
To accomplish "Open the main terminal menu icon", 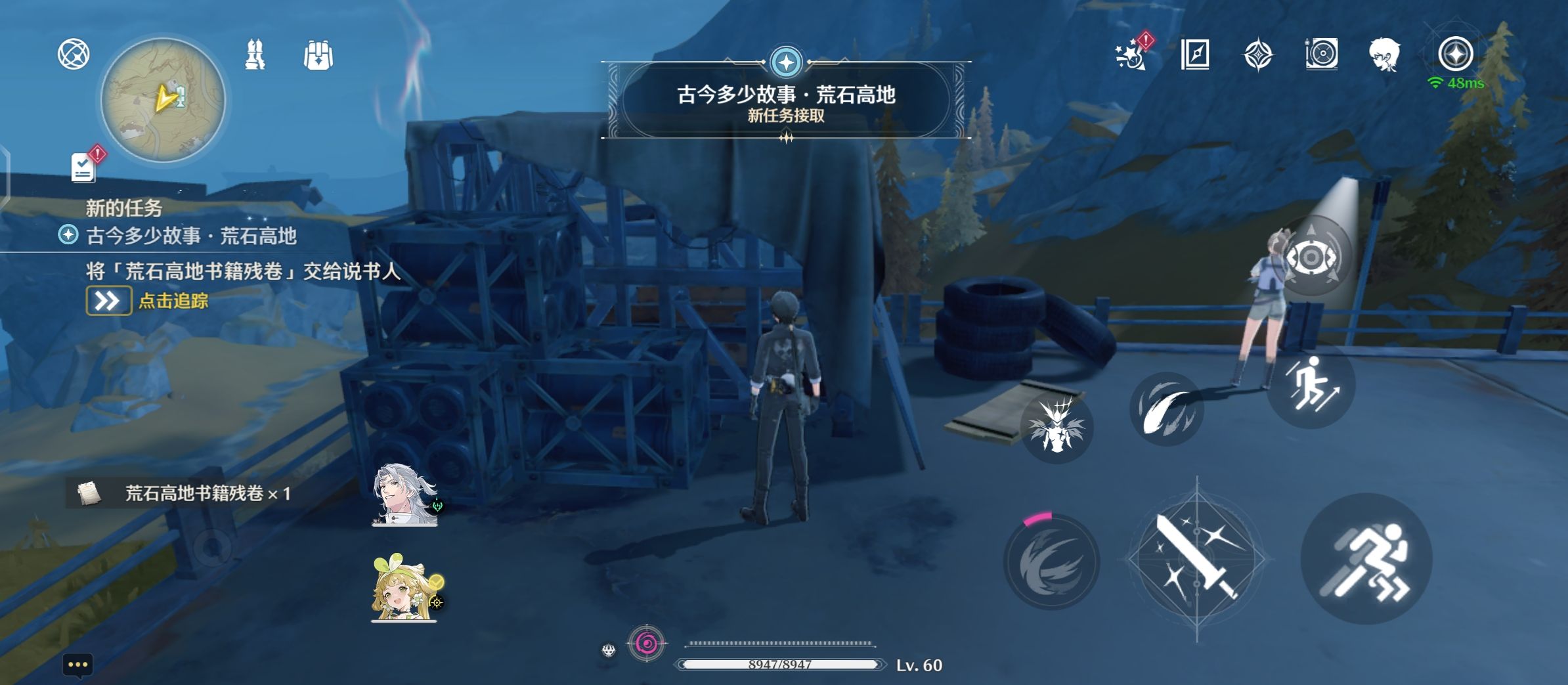I will pyautogui.click(x=1455, y=55).
